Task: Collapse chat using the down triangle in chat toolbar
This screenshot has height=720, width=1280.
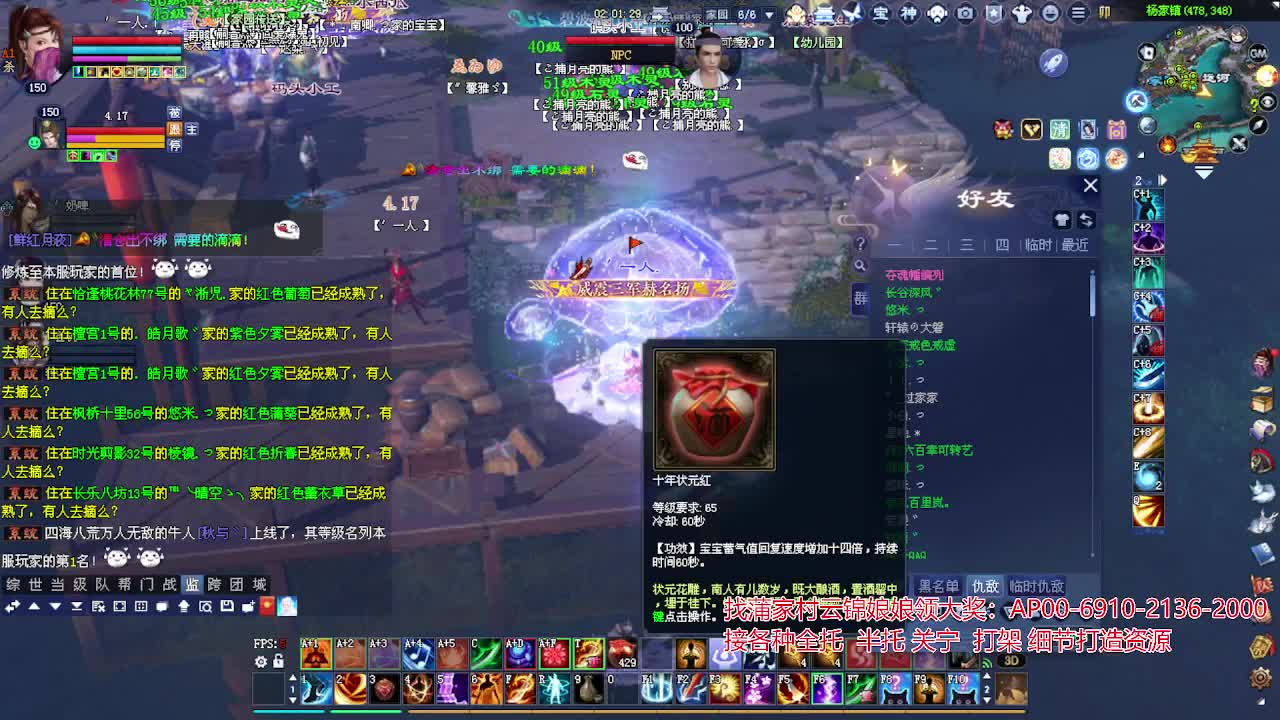Action: (55, 606)
